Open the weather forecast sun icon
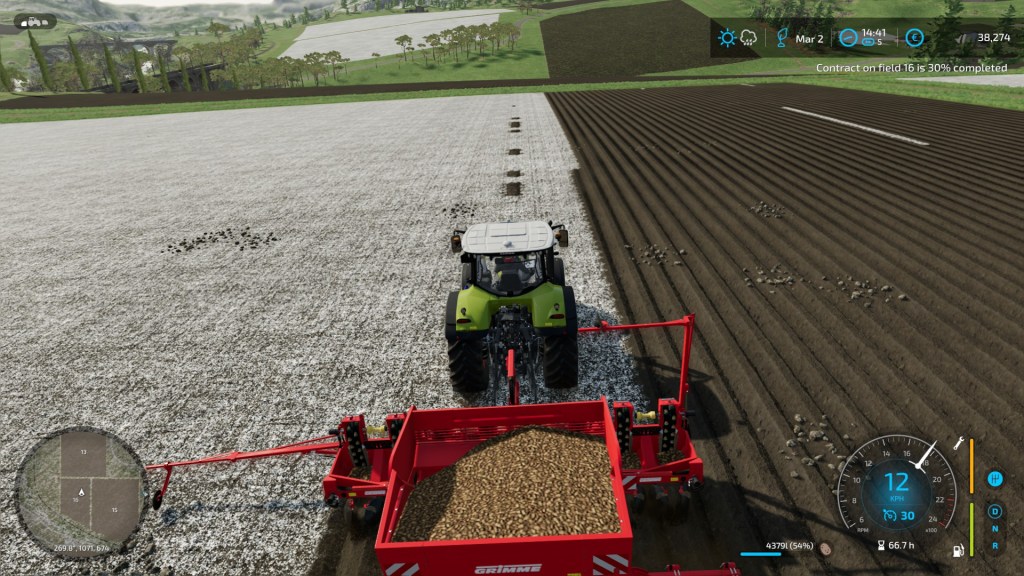The height and width of the screenshot is (576, 1024). pyautogui.click(x=727, y=38)
